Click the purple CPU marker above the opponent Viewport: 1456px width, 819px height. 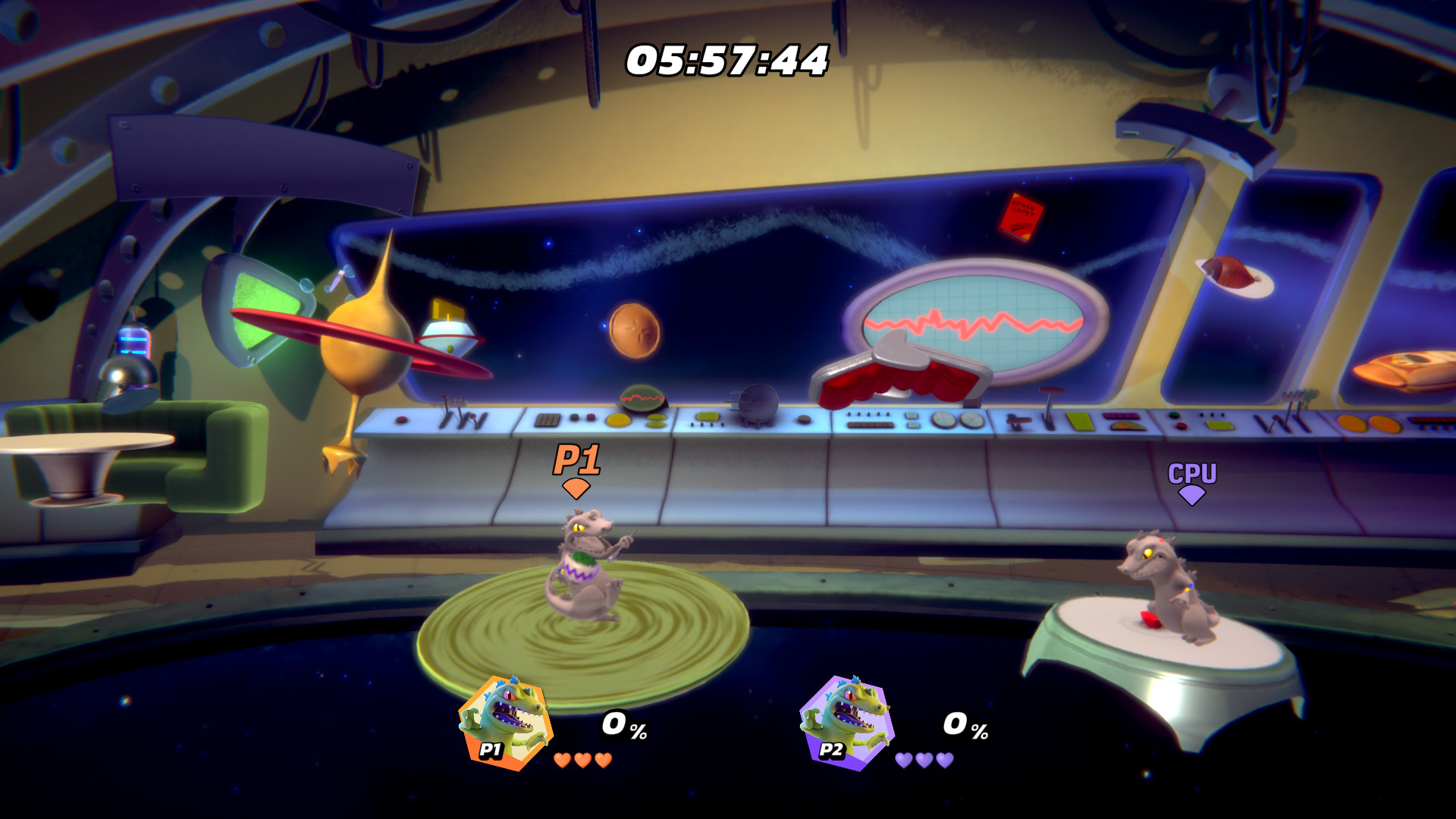click(x=1193, y=481)
